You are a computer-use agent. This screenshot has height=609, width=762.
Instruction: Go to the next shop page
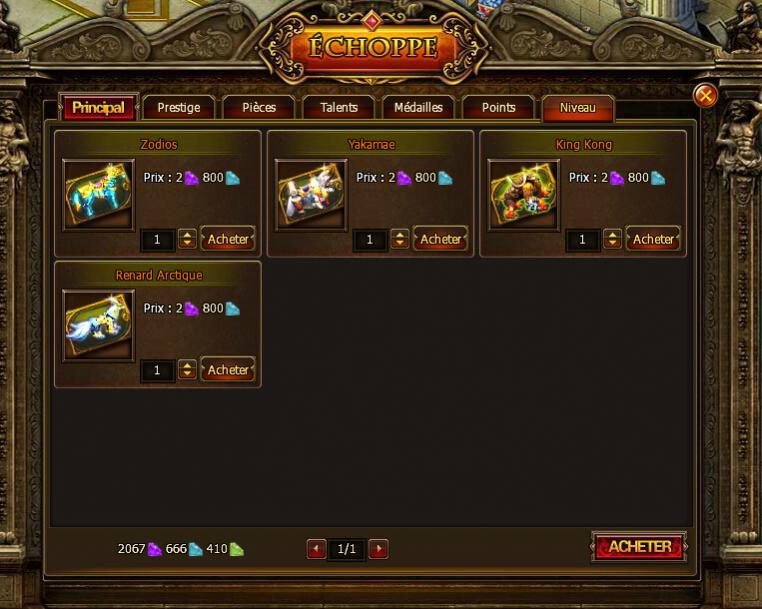click(378, 549)
